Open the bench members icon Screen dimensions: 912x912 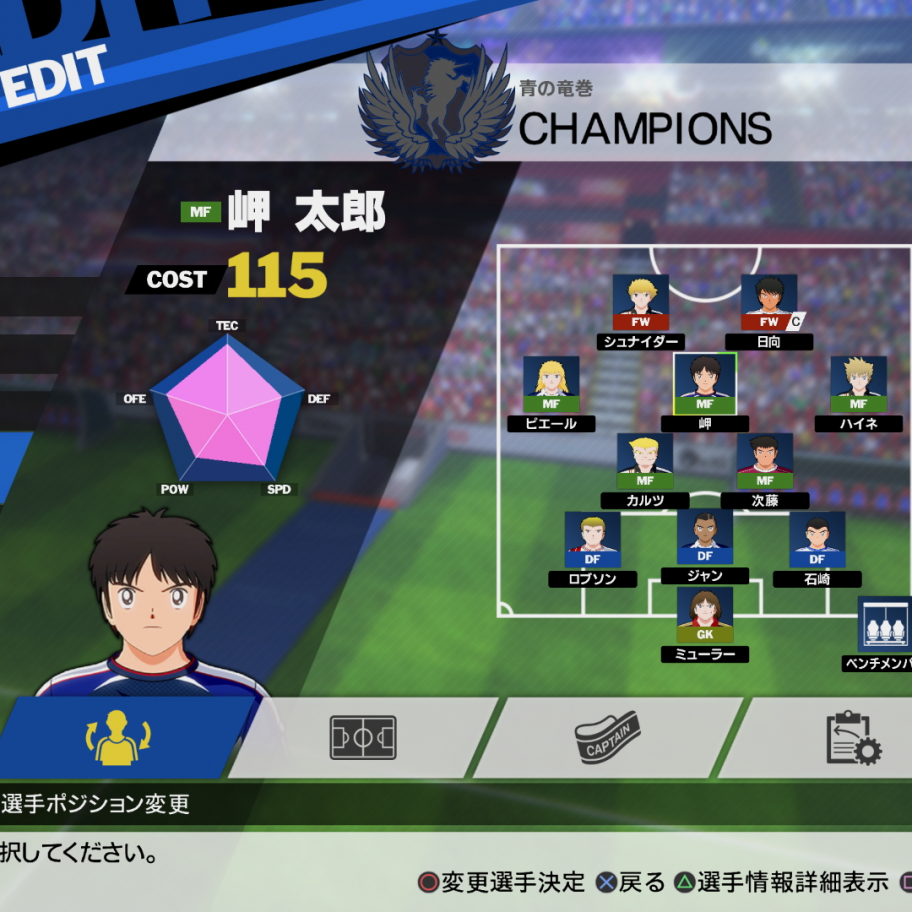click(885, 626)
